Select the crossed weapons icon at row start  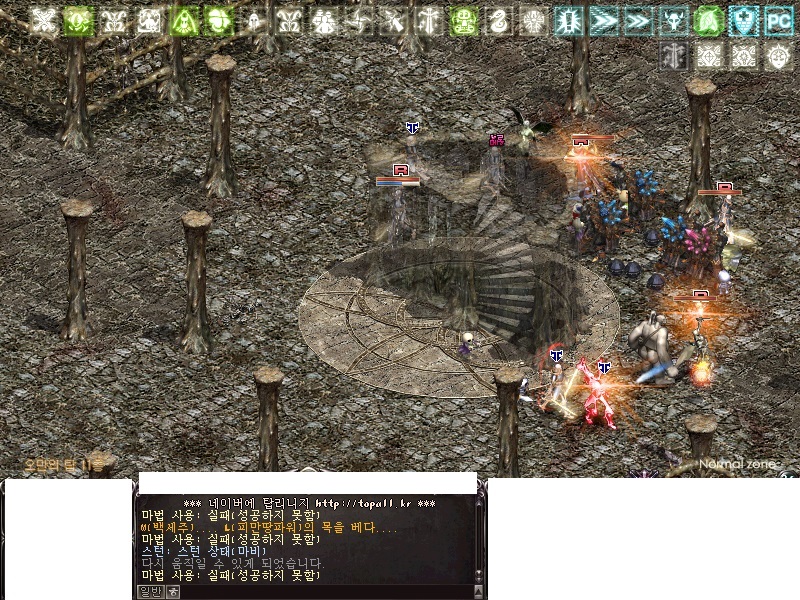tap(44, 21)
